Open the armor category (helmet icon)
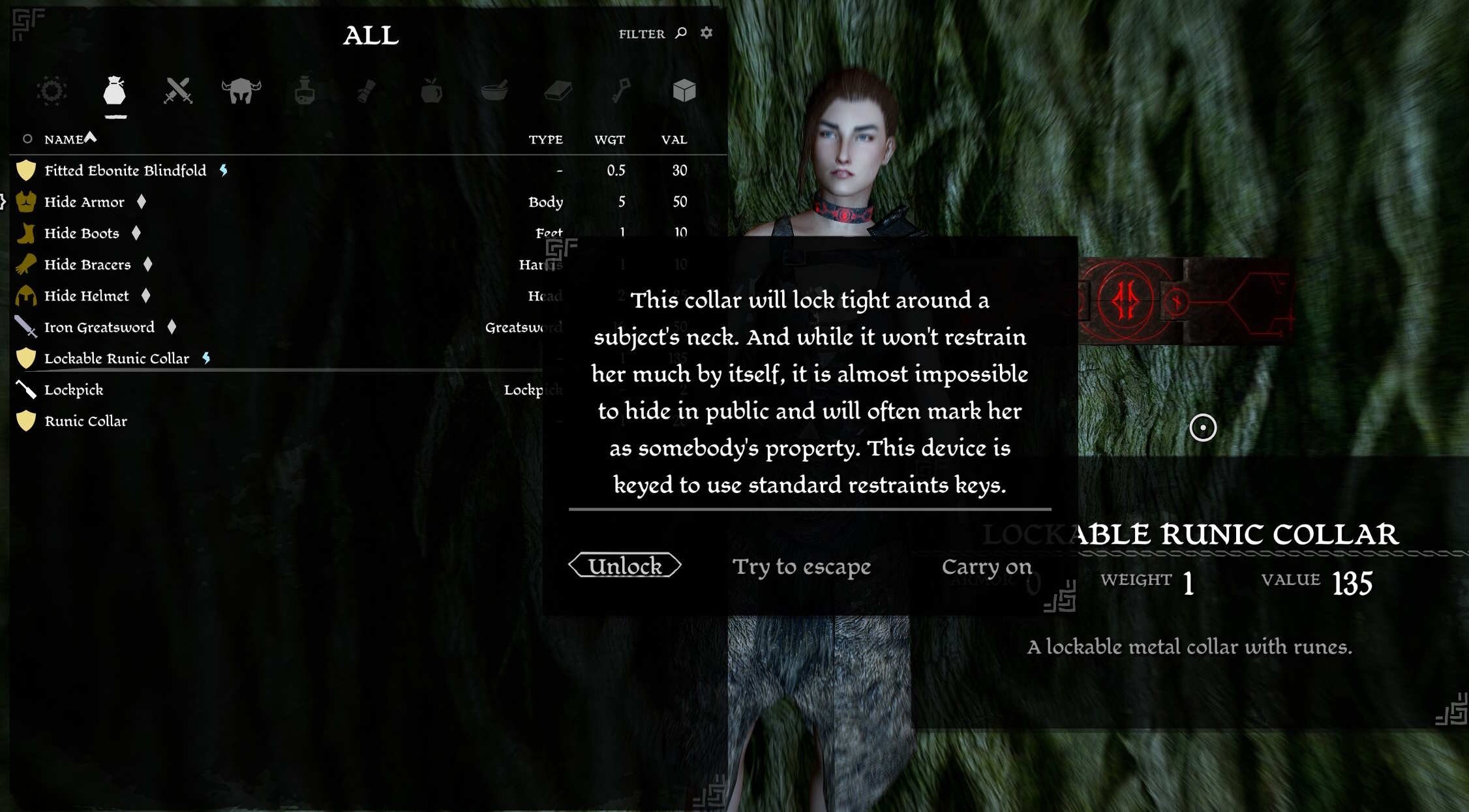The image size is (1469, 812). point(241,91)
